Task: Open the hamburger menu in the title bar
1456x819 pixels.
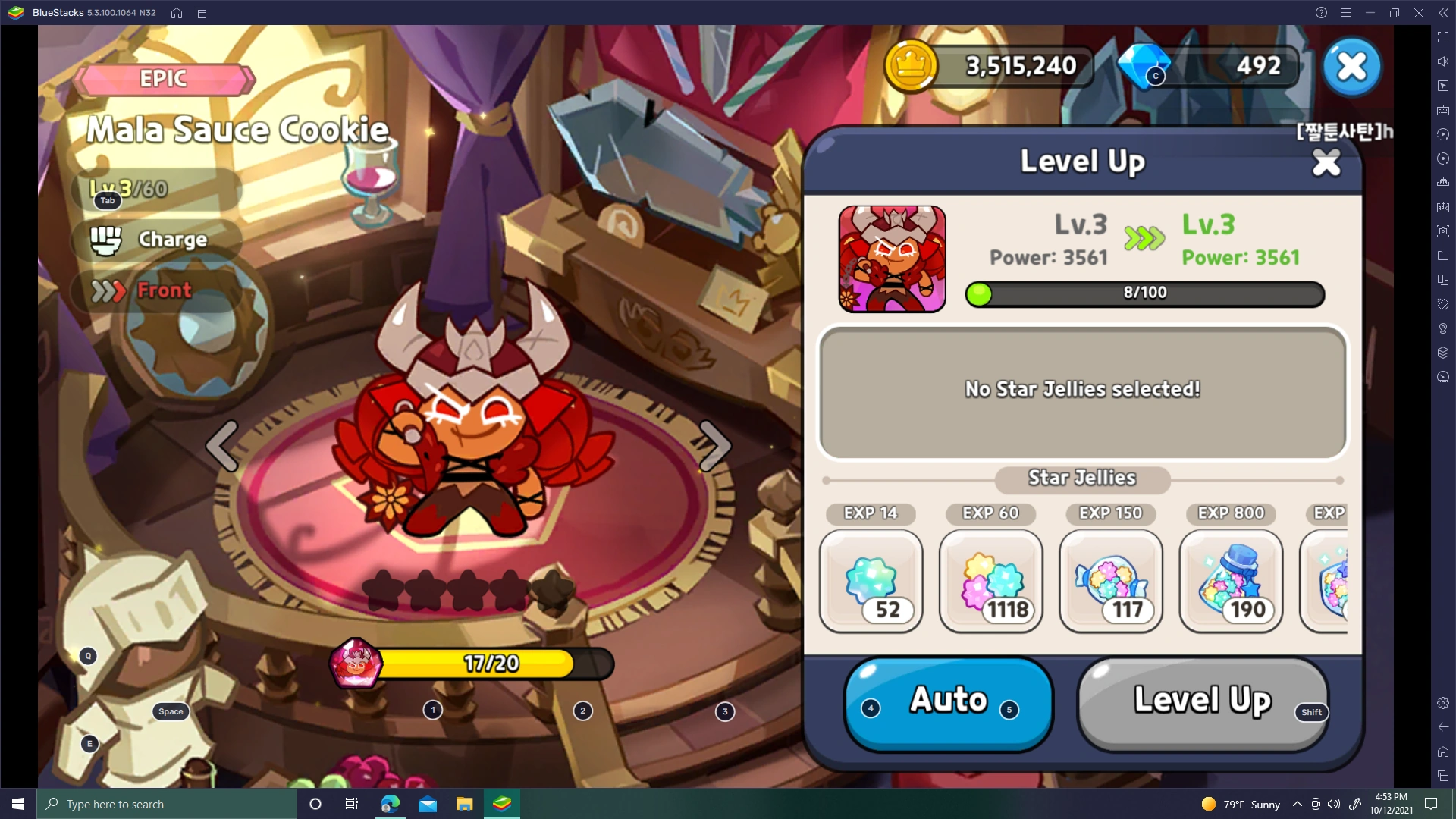Action: tap(1347, 12)
